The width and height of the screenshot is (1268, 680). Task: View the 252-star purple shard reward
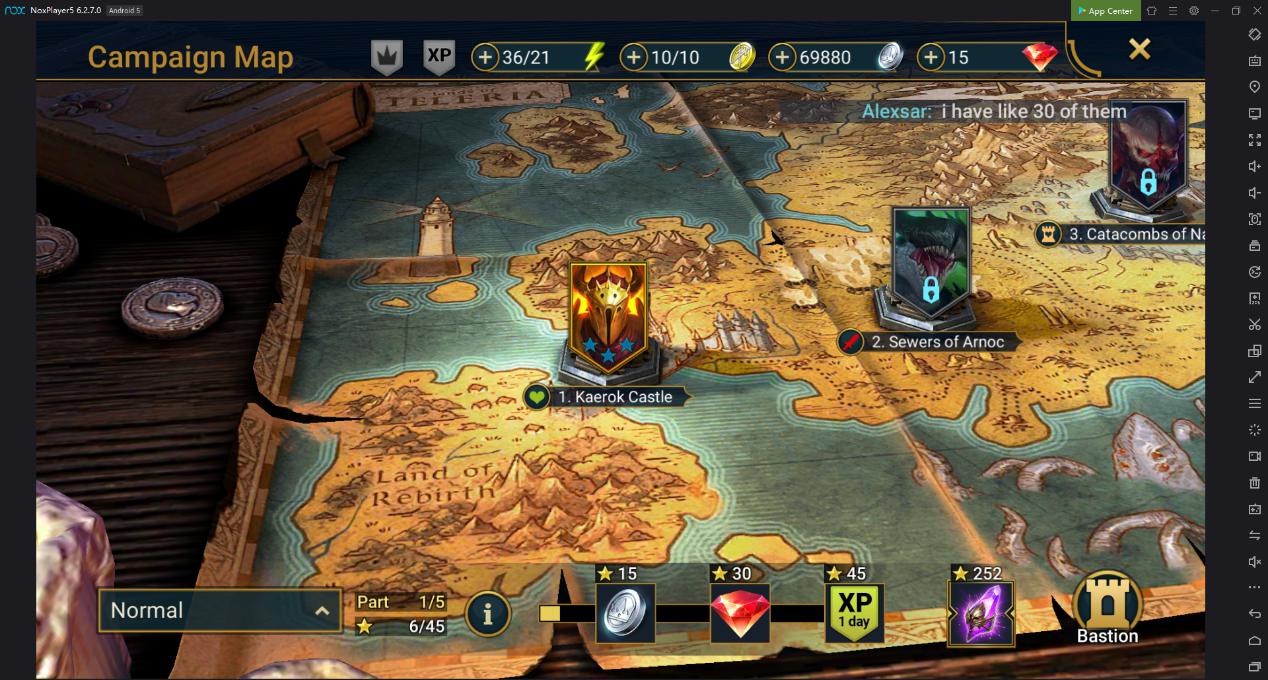point(981,613)
